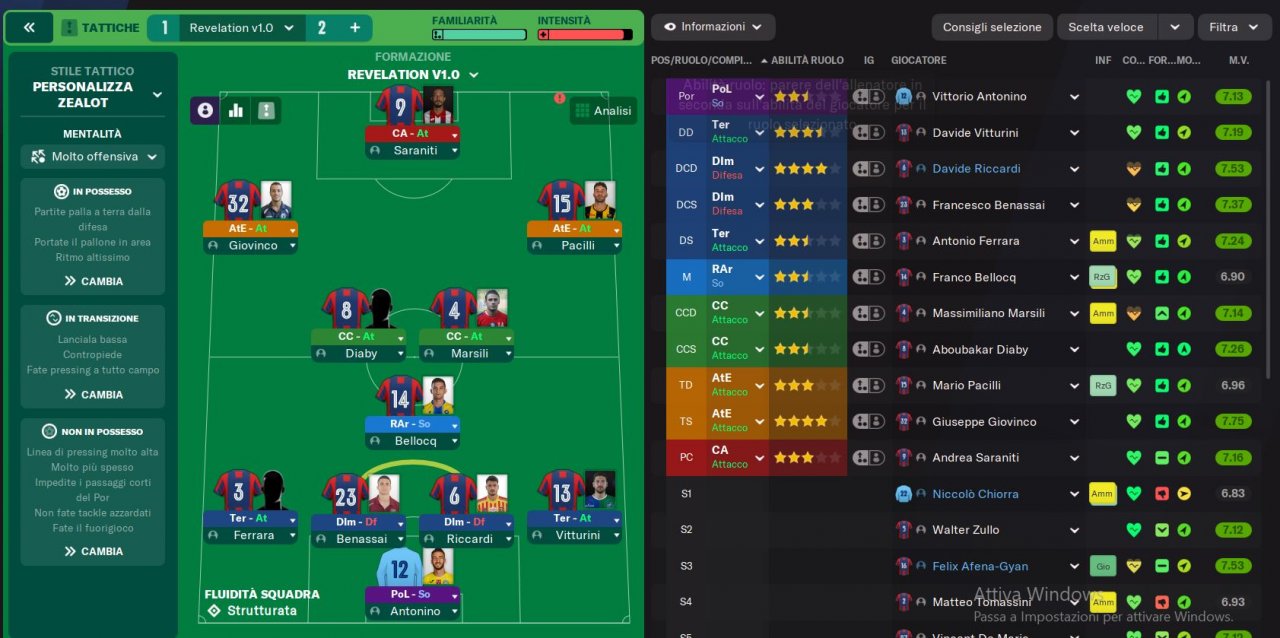Open Consigli selezione advice
1280x638 pixels.
[x=991, y=27]
